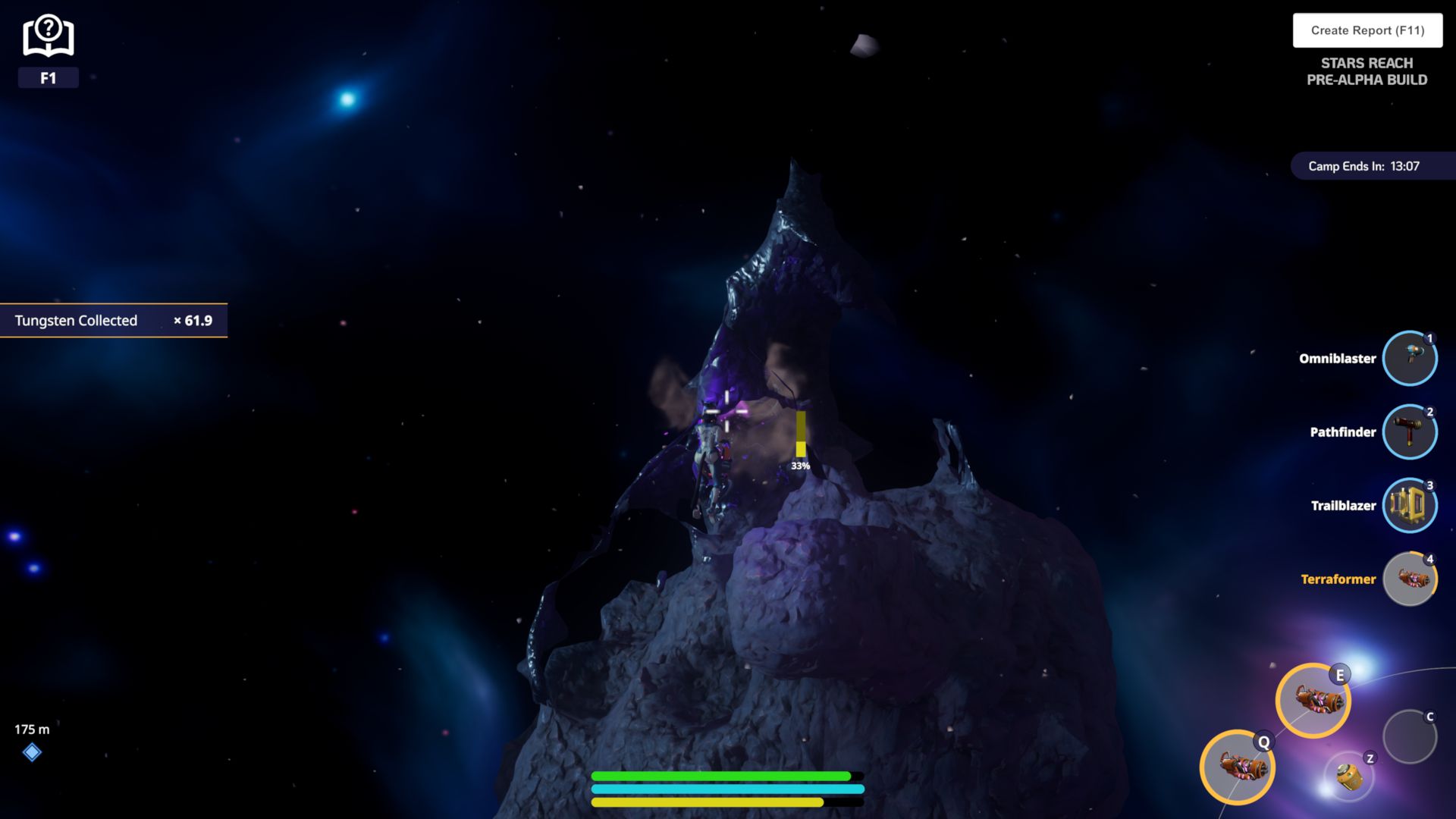Activate the Terraformer E ability
Image resolution: width=1456 pixels, height=819 pixels.
tap(1313, 700)
